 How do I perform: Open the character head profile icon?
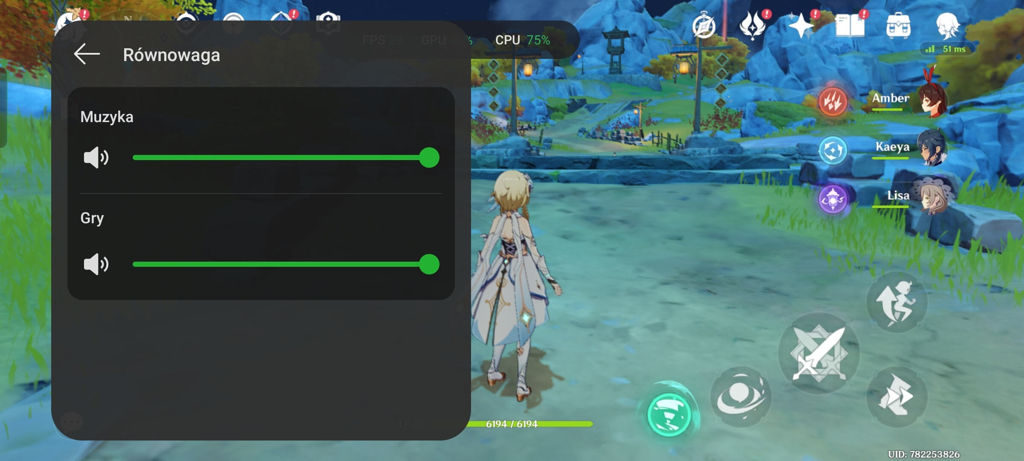tap(947, 26)
